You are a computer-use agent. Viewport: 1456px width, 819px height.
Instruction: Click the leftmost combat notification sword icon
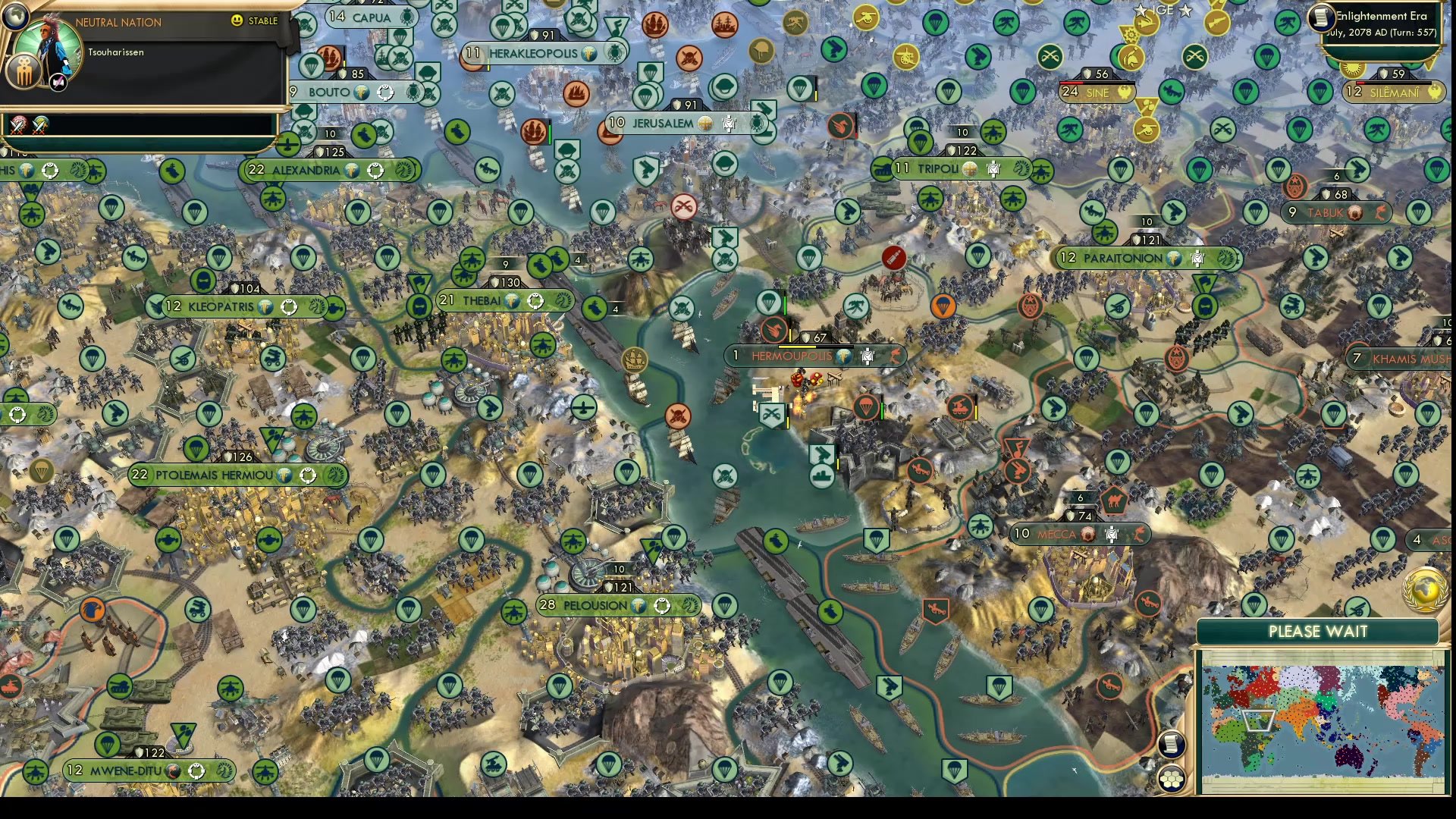pos(19,124)
